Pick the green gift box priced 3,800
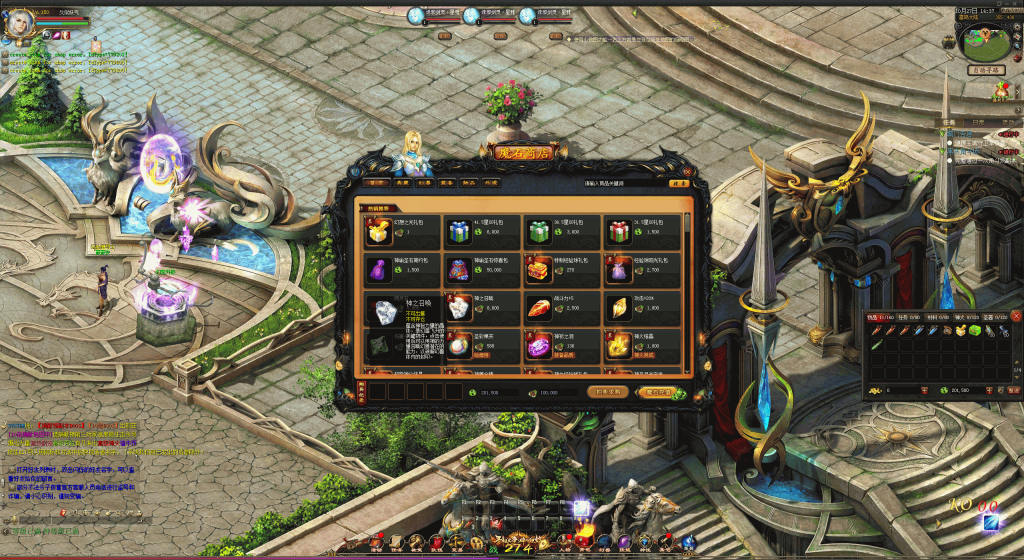This screenshot has width=1024, height=560. 537,231
